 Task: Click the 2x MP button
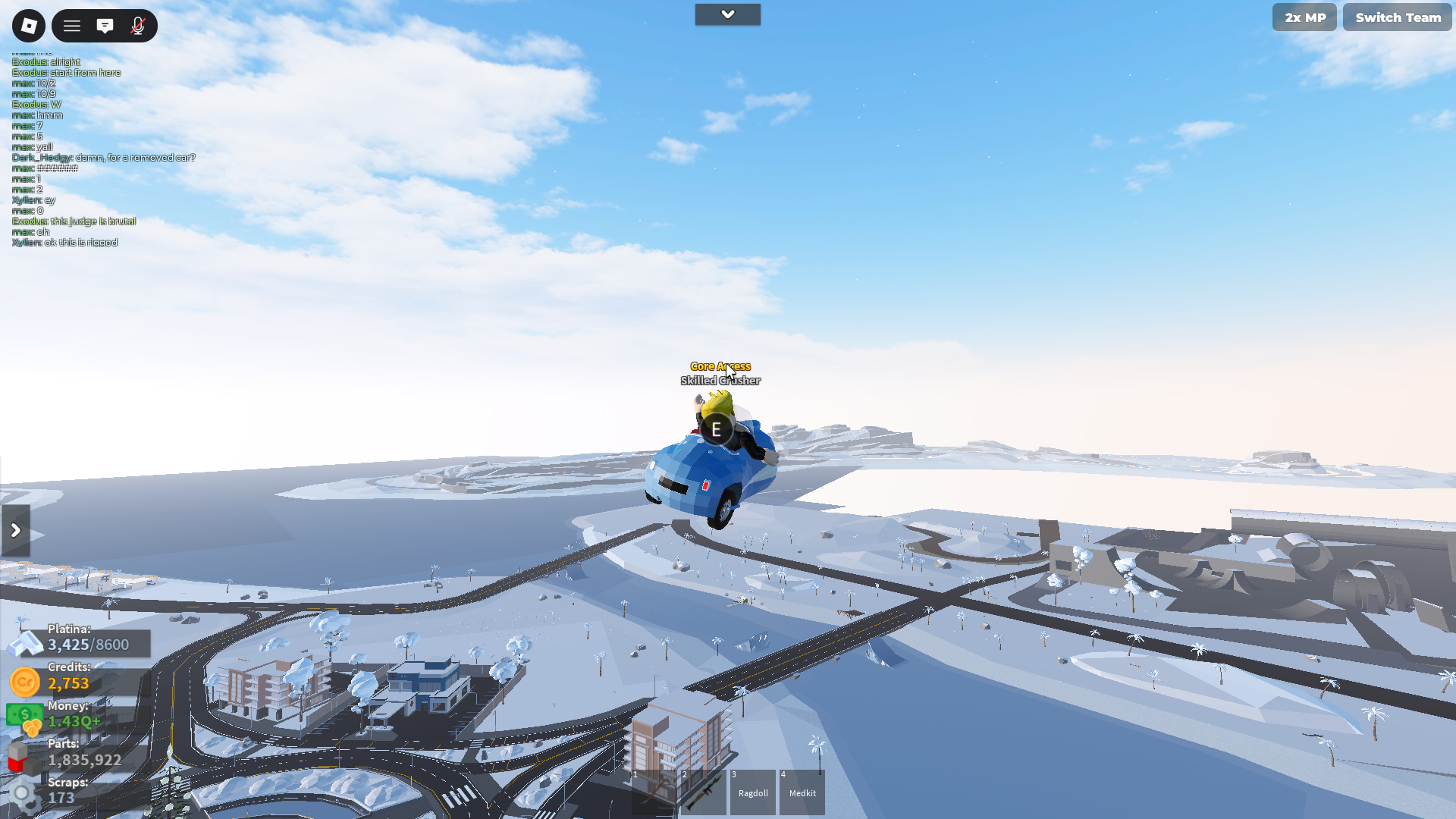tap(1304, 17)
